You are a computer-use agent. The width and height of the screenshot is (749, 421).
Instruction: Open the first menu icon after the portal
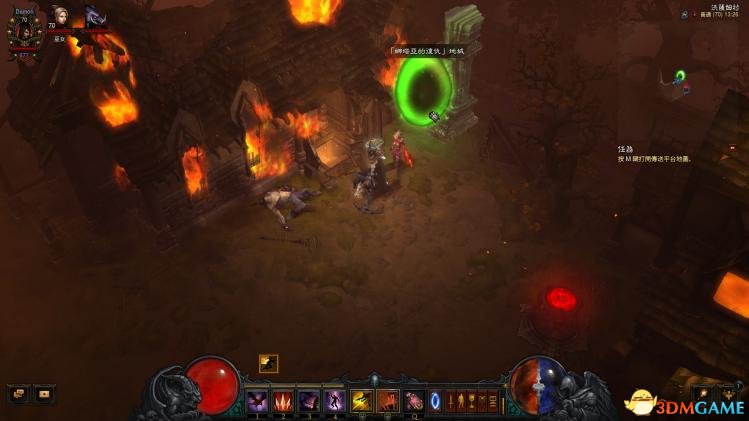coord(452,401)
